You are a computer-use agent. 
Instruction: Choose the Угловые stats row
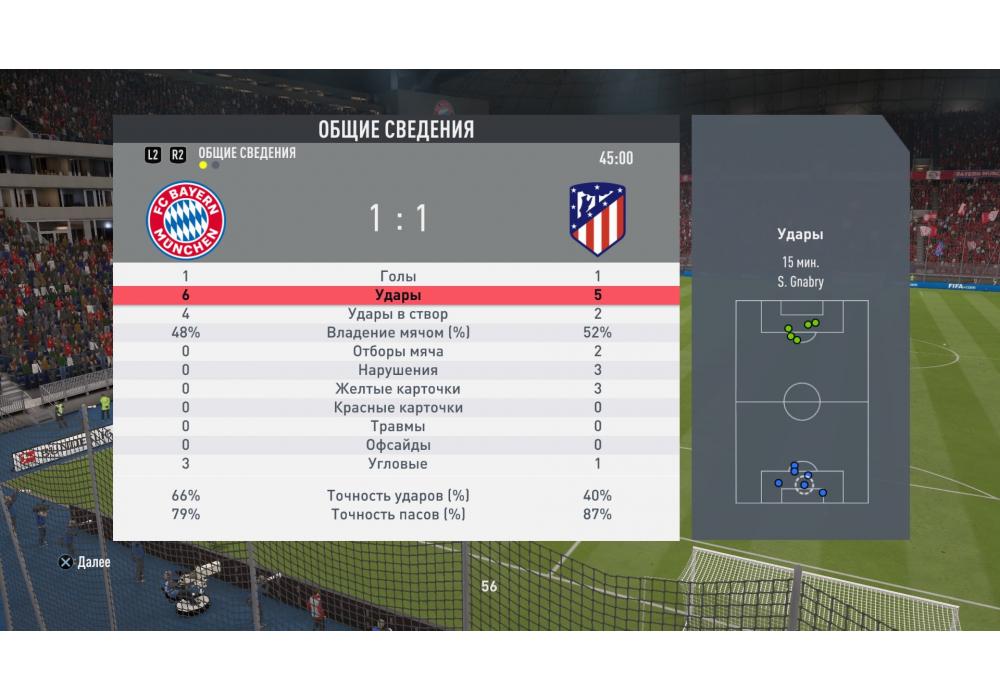pyautogui.click(x=398, y=464)
